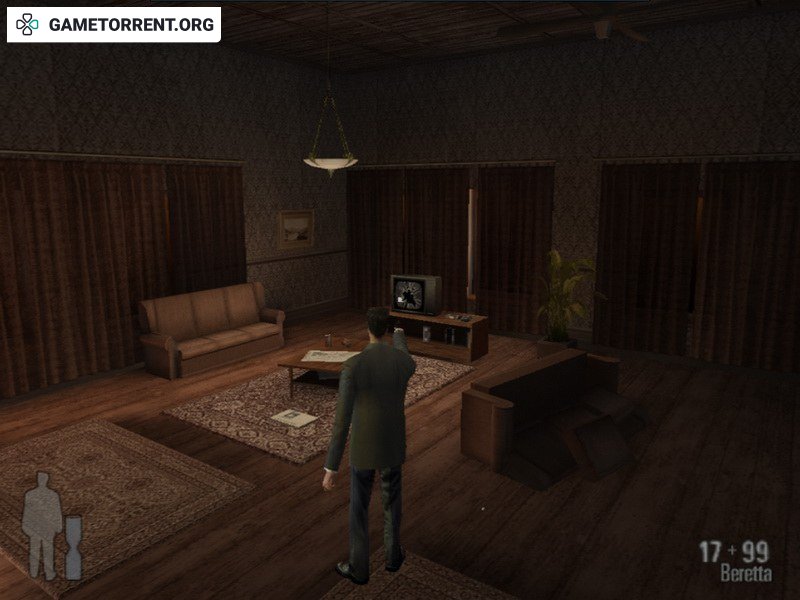Image resolution: width=800 pixels, height=600 pixels.
Task: Select the bullet time hourglass icon
Action: click(x=72, y=546)
